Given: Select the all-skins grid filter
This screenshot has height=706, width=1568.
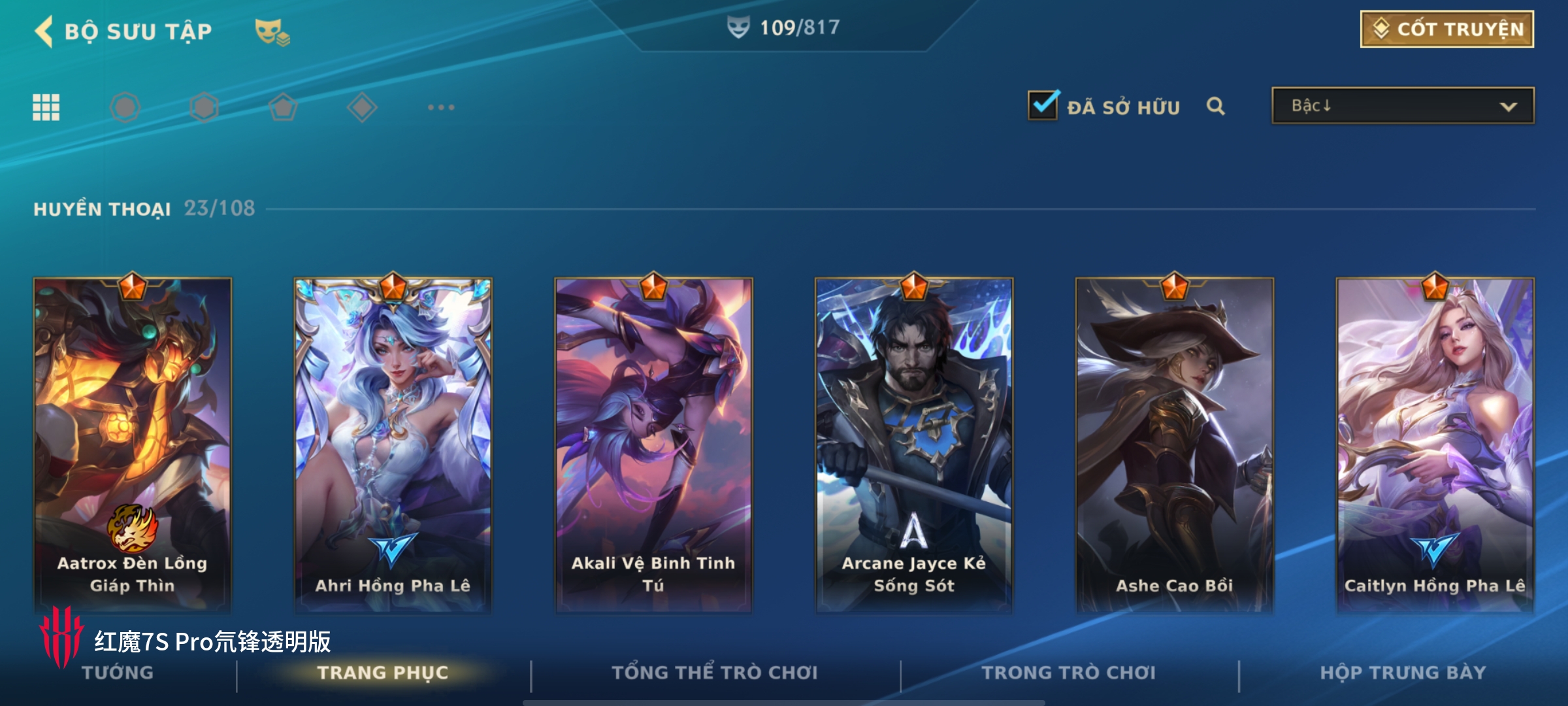Looking at the screenshot, I should [46, 107].
